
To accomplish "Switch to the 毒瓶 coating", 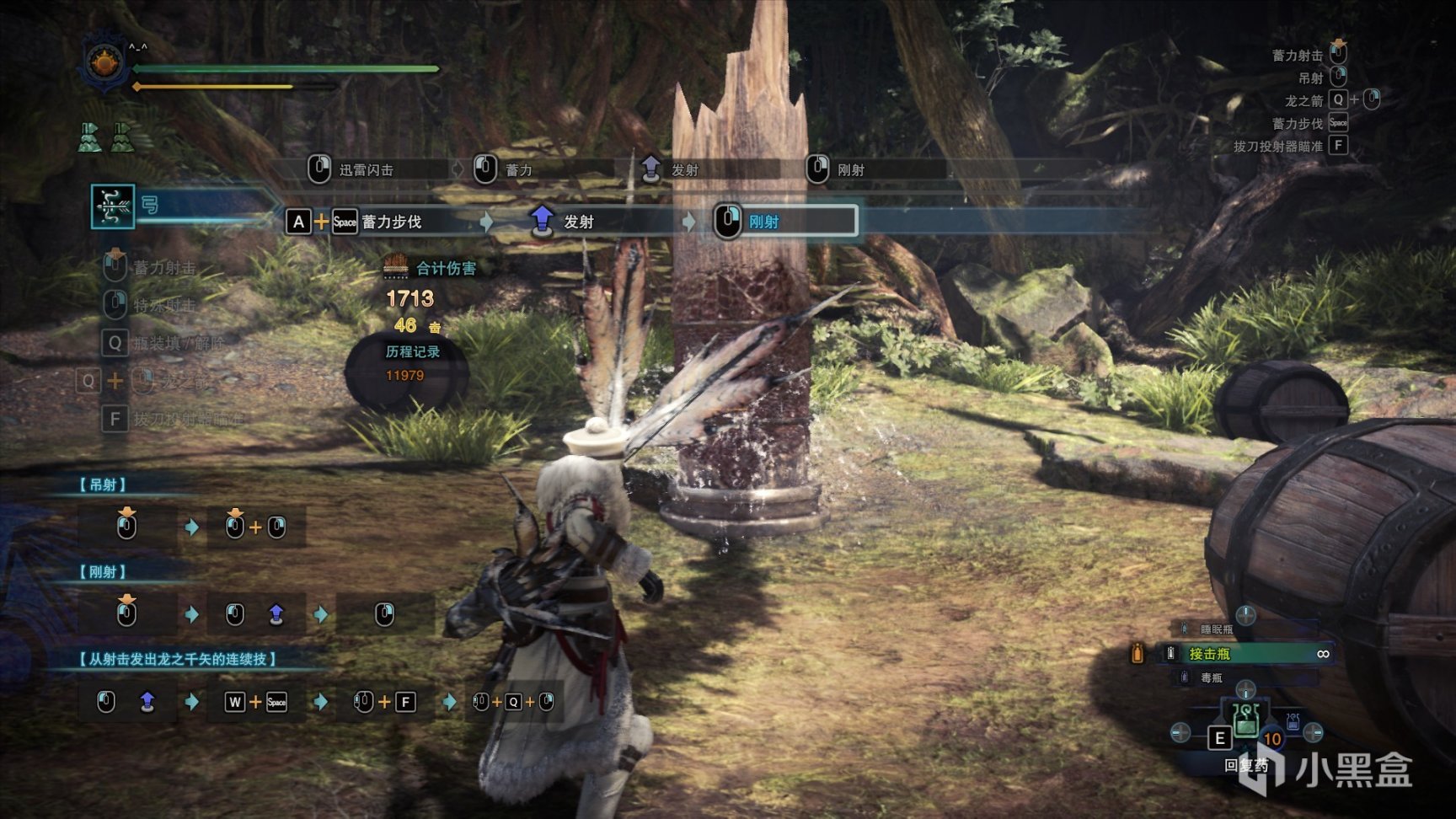I will pos(1212,677).
